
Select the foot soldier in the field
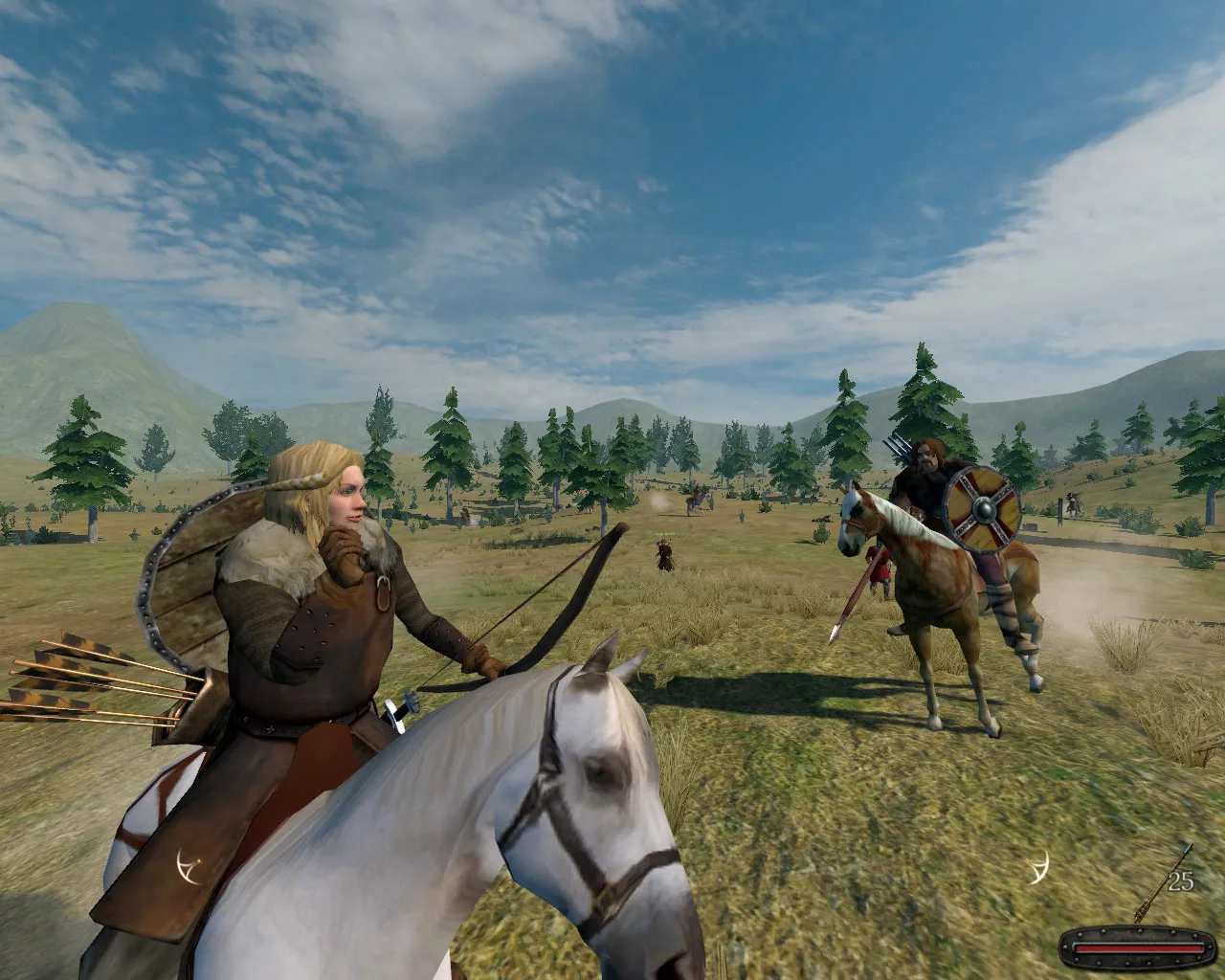664,555
